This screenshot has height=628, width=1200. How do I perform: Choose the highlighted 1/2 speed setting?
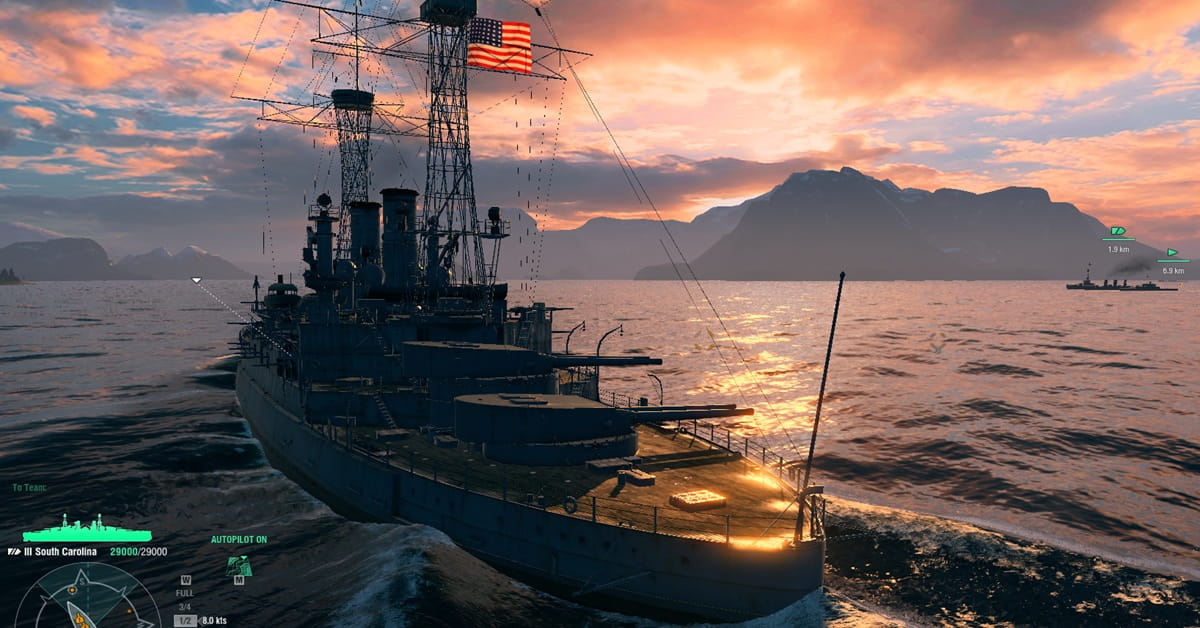pos(185,621)
